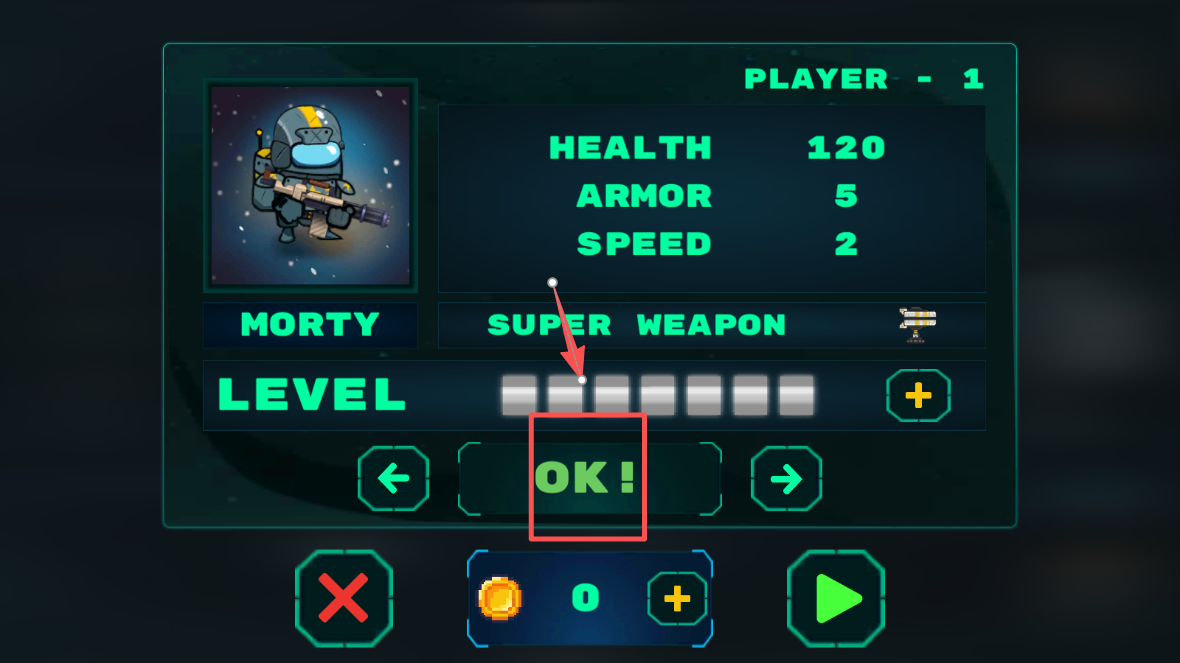Close the screen with the red X
The width and height of the screenshot is (1180, 663).
click(344, 598)
